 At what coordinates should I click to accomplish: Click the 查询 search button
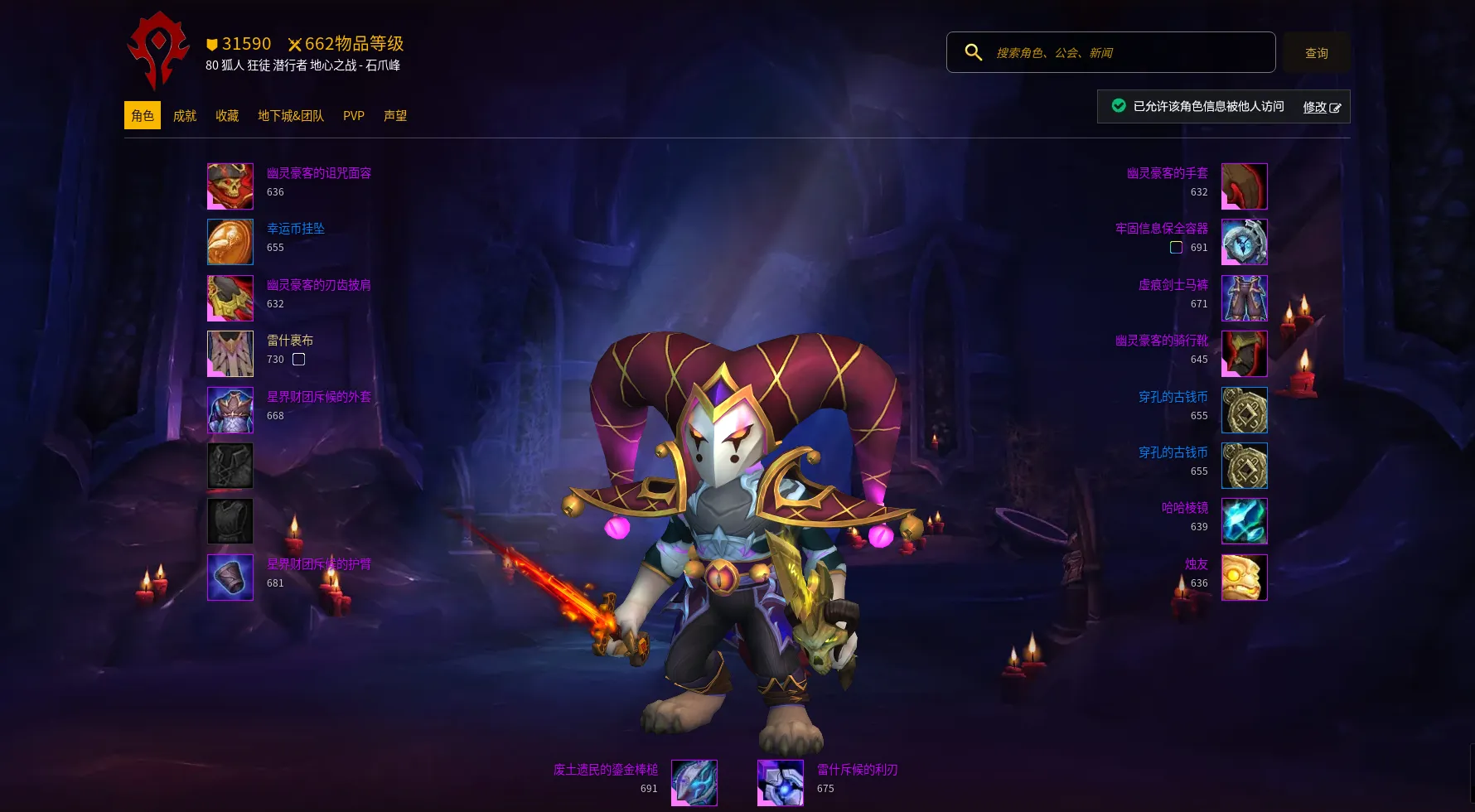1316,53
